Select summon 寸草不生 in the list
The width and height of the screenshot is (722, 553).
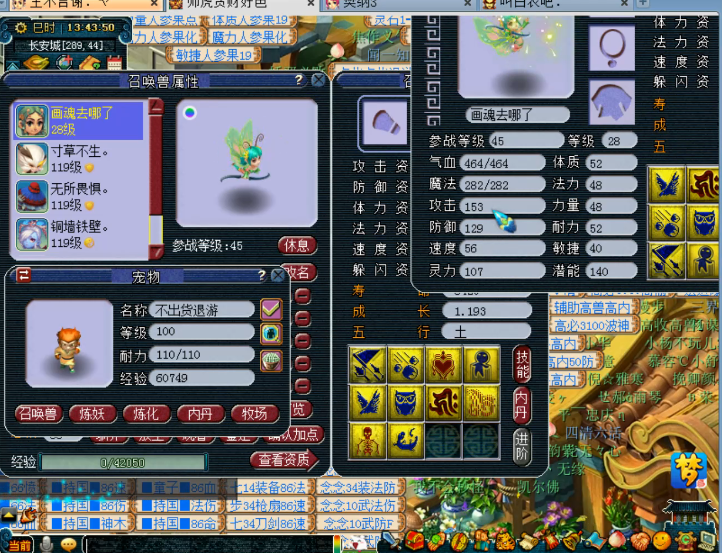[78, 158]
